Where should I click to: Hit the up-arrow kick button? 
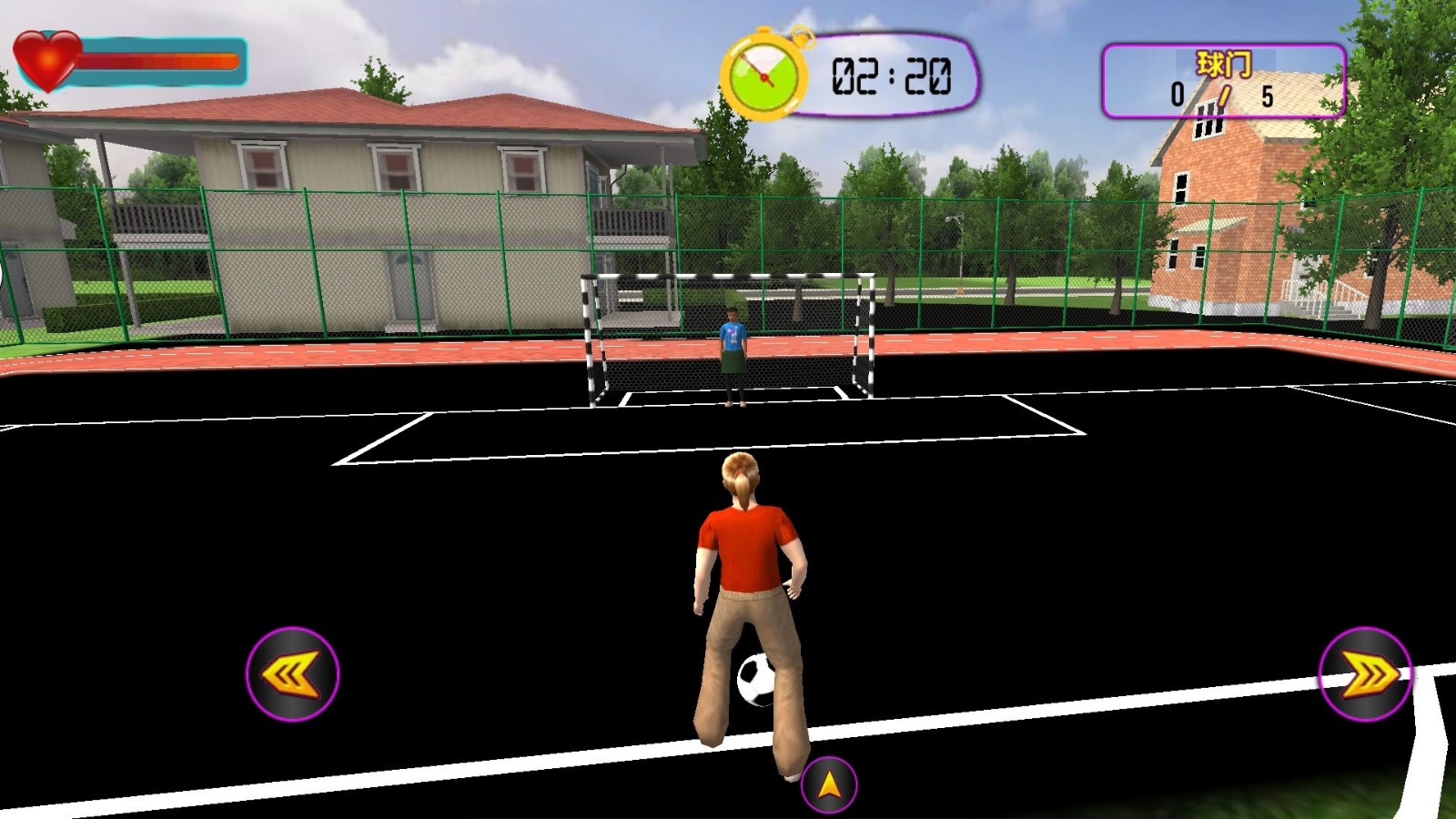click(828, 784)
